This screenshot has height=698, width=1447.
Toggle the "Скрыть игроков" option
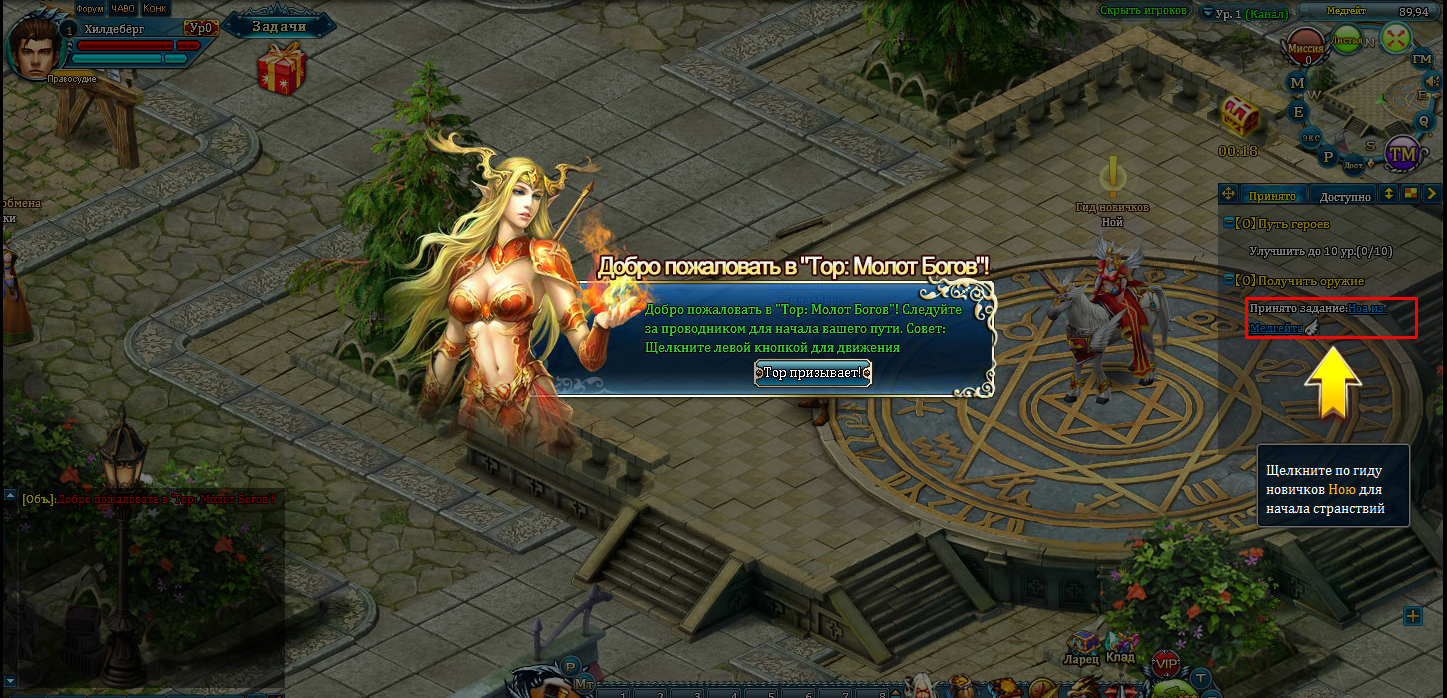tap(1143, 11)
